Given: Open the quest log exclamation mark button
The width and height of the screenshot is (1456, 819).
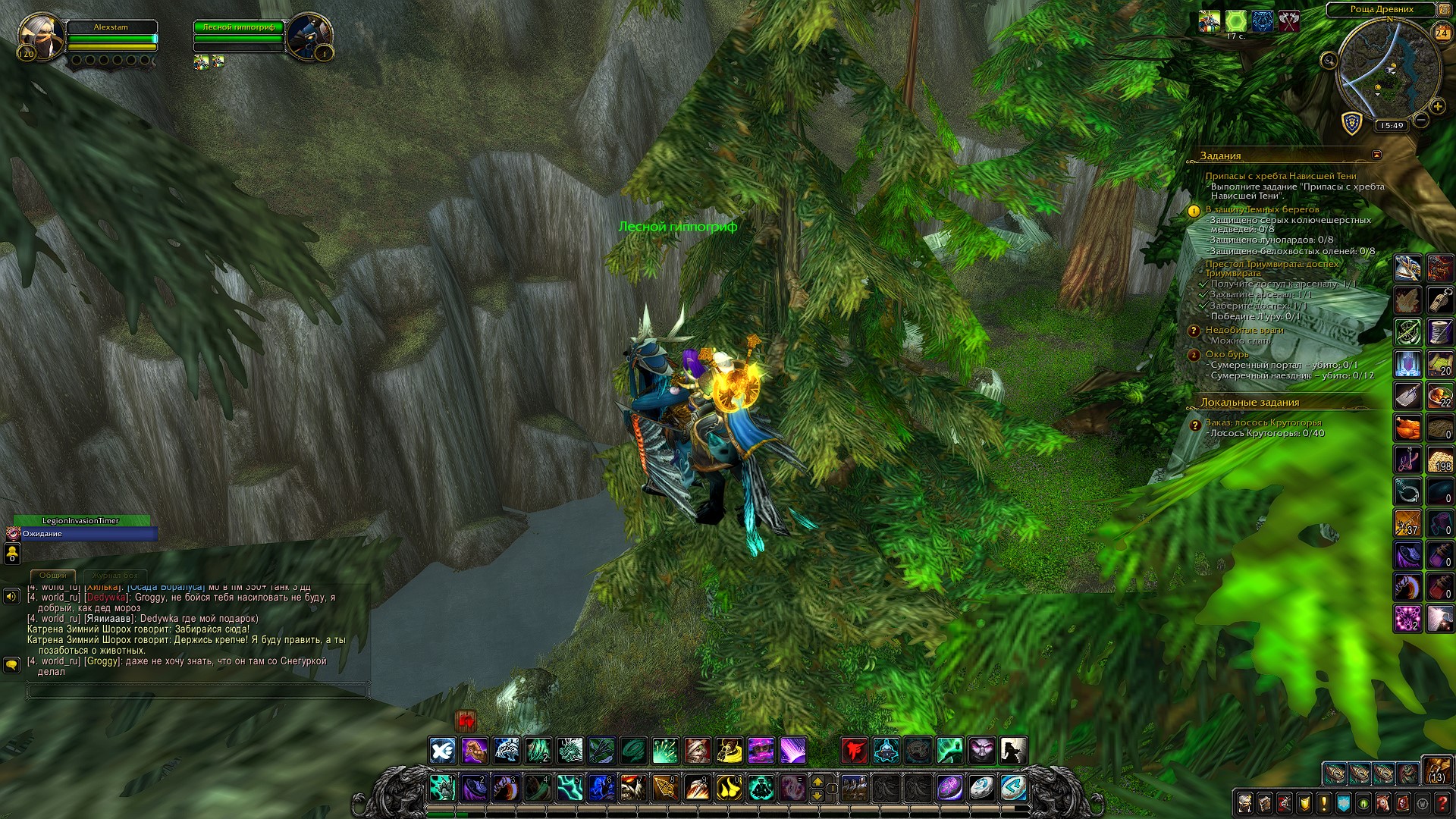Looking at the screenshot, I should click(x=1323, y=803).
